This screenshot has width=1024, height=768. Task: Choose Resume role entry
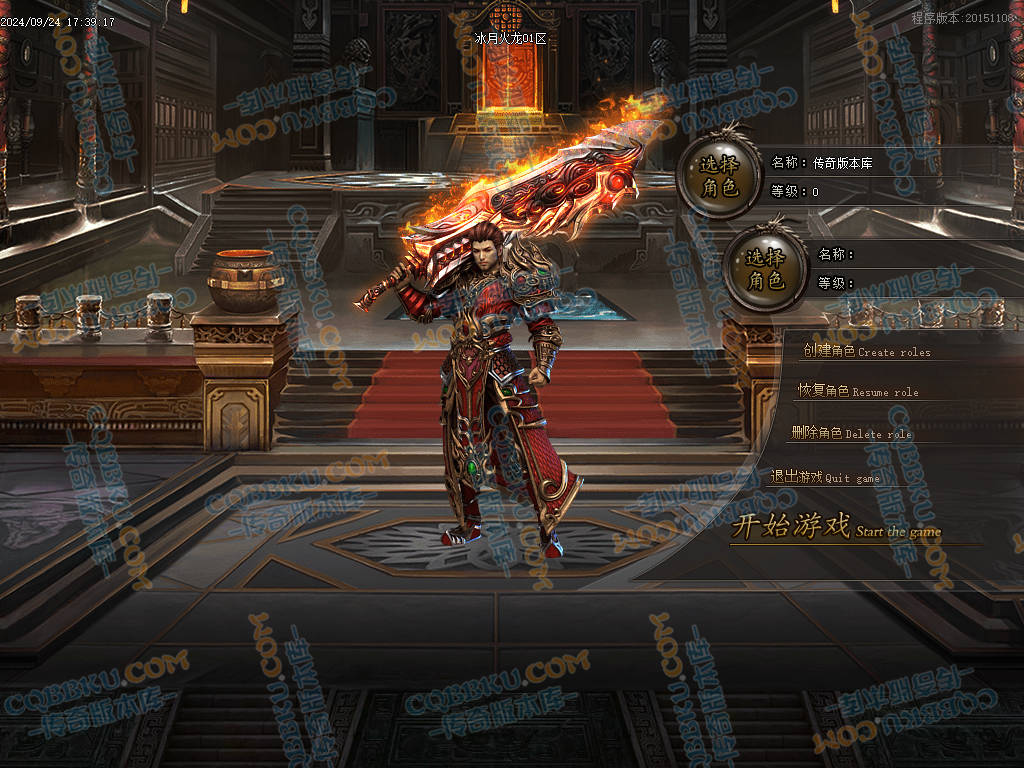857,391
